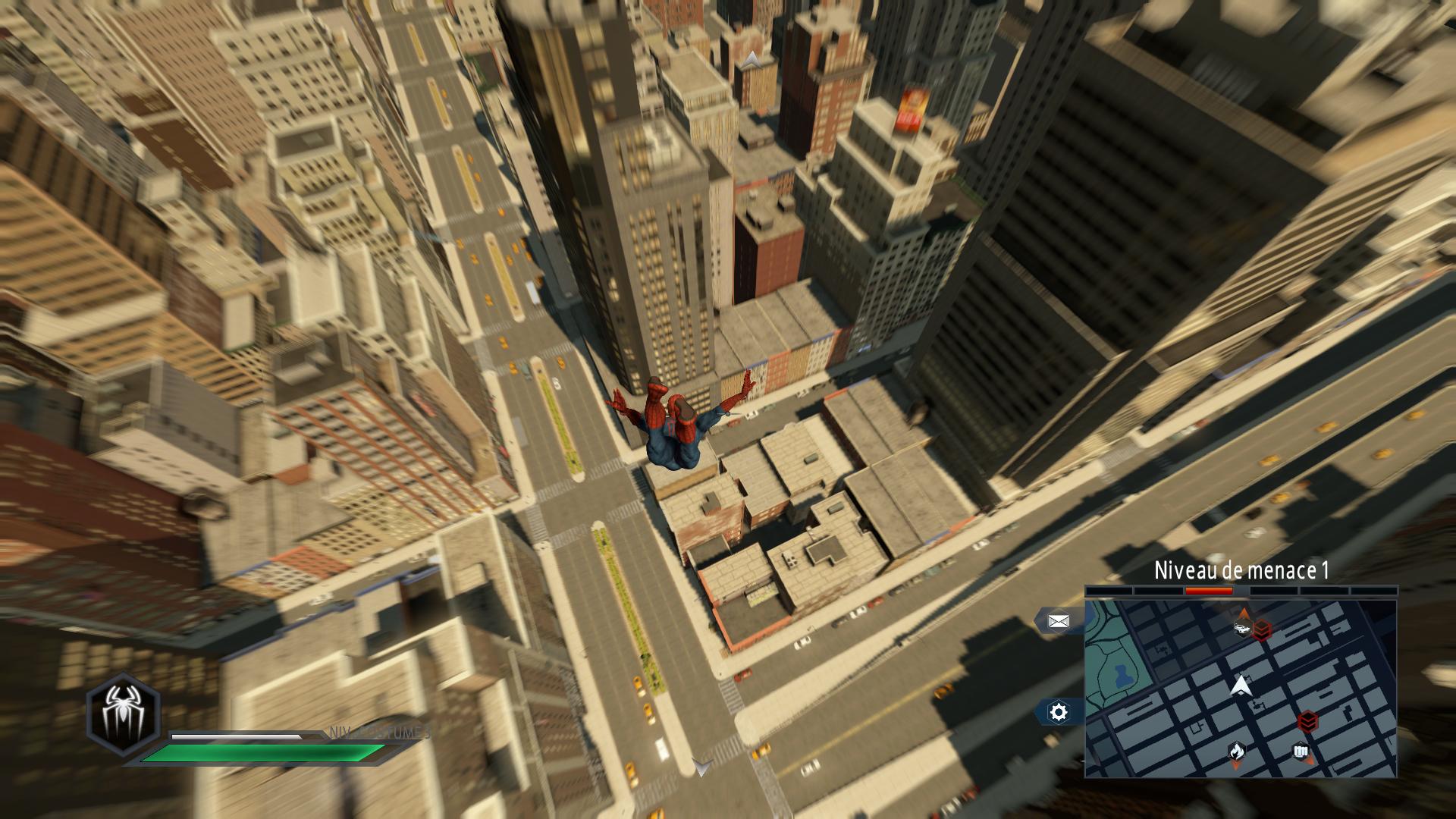
Task: Select the fist brawl marker on minimap
Action: (x=1300, y=752)
